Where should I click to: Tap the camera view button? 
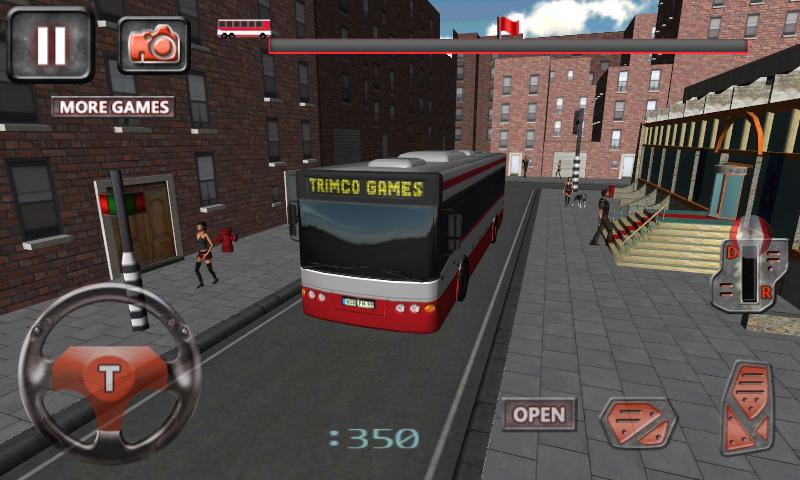click(x=153, y=44)
